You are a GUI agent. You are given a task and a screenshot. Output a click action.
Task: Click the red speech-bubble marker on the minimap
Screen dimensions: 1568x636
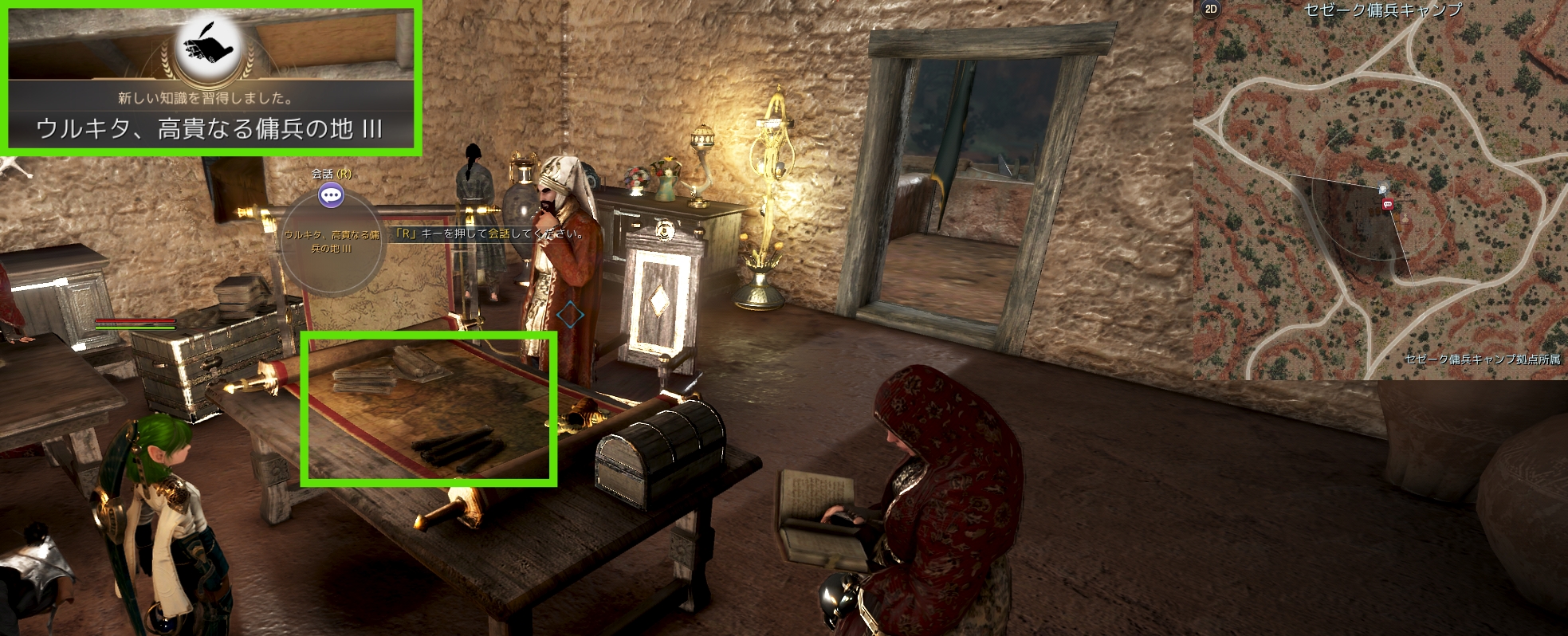coord(1388,205)
